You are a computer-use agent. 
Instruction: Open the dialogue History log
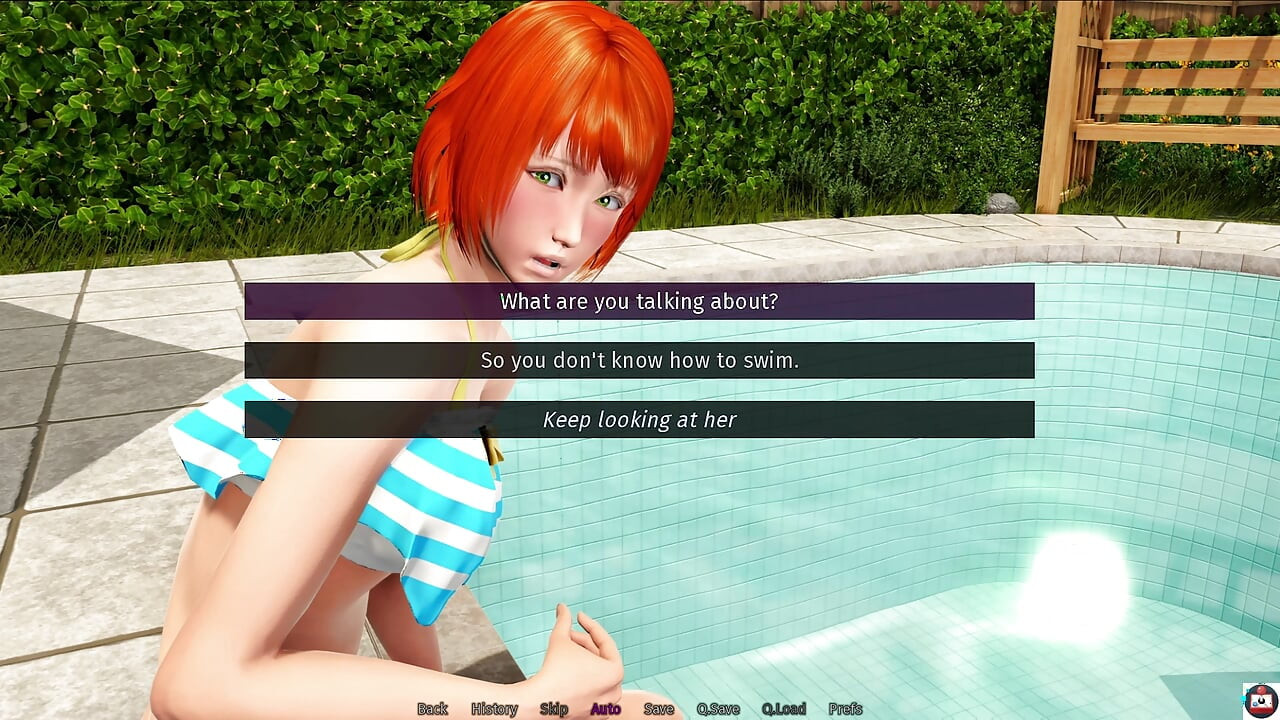pyautogui.click(x=494, y=709)
